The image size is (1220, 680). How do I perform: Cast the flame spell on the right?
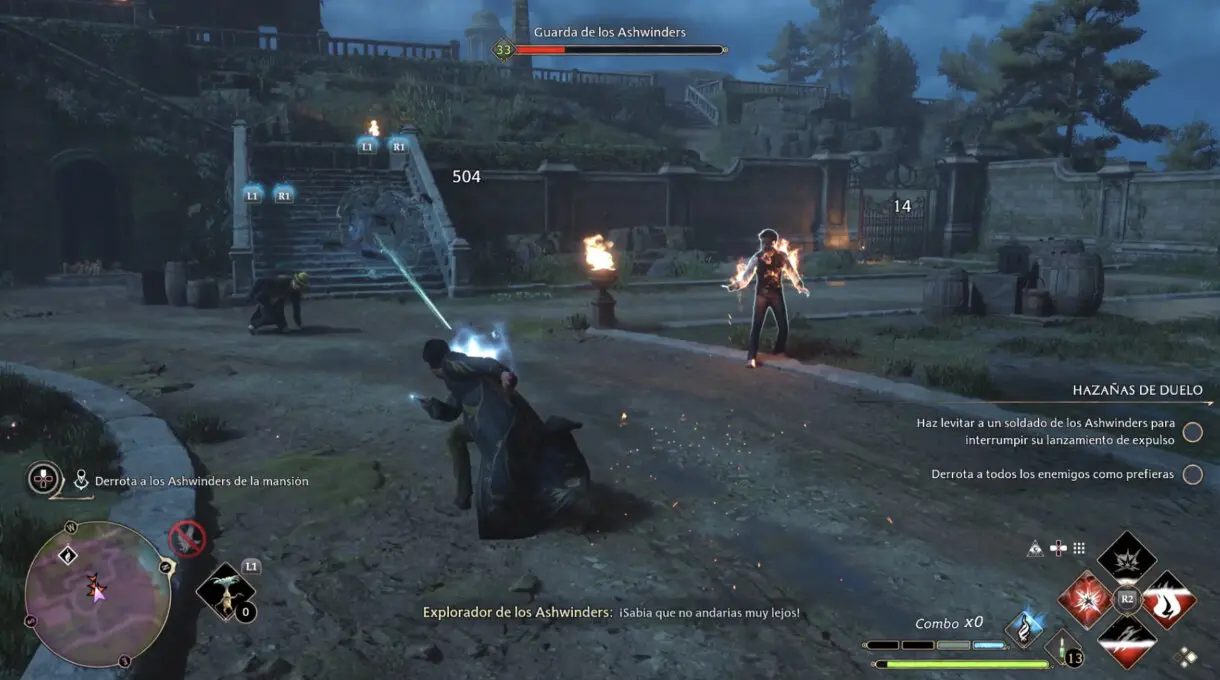click(1168, 600)
